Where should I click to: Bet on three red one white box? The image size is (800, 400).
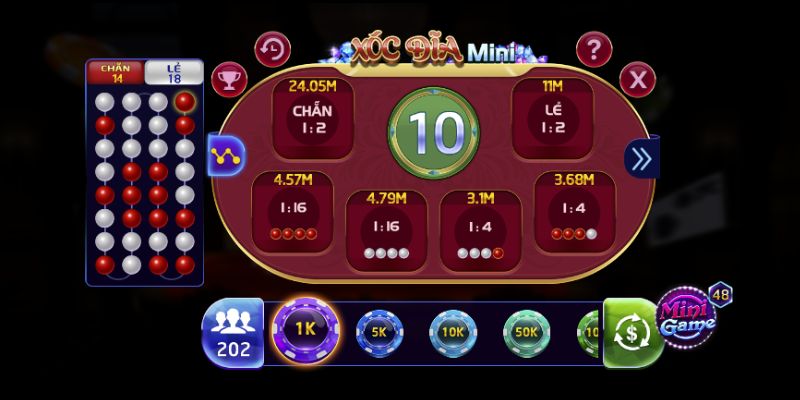[x=574, y=210]
